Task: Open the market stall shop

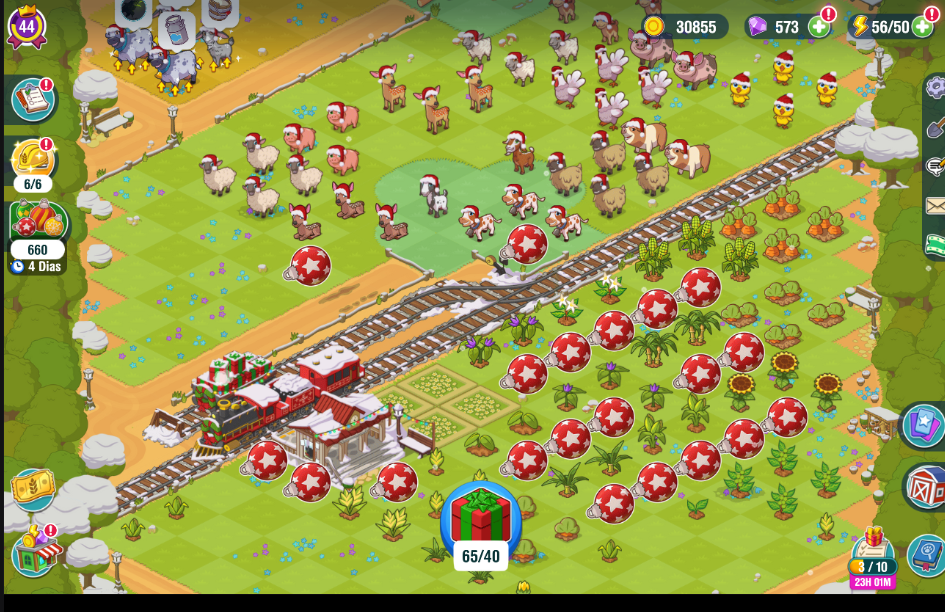Action: click(35, 551)
